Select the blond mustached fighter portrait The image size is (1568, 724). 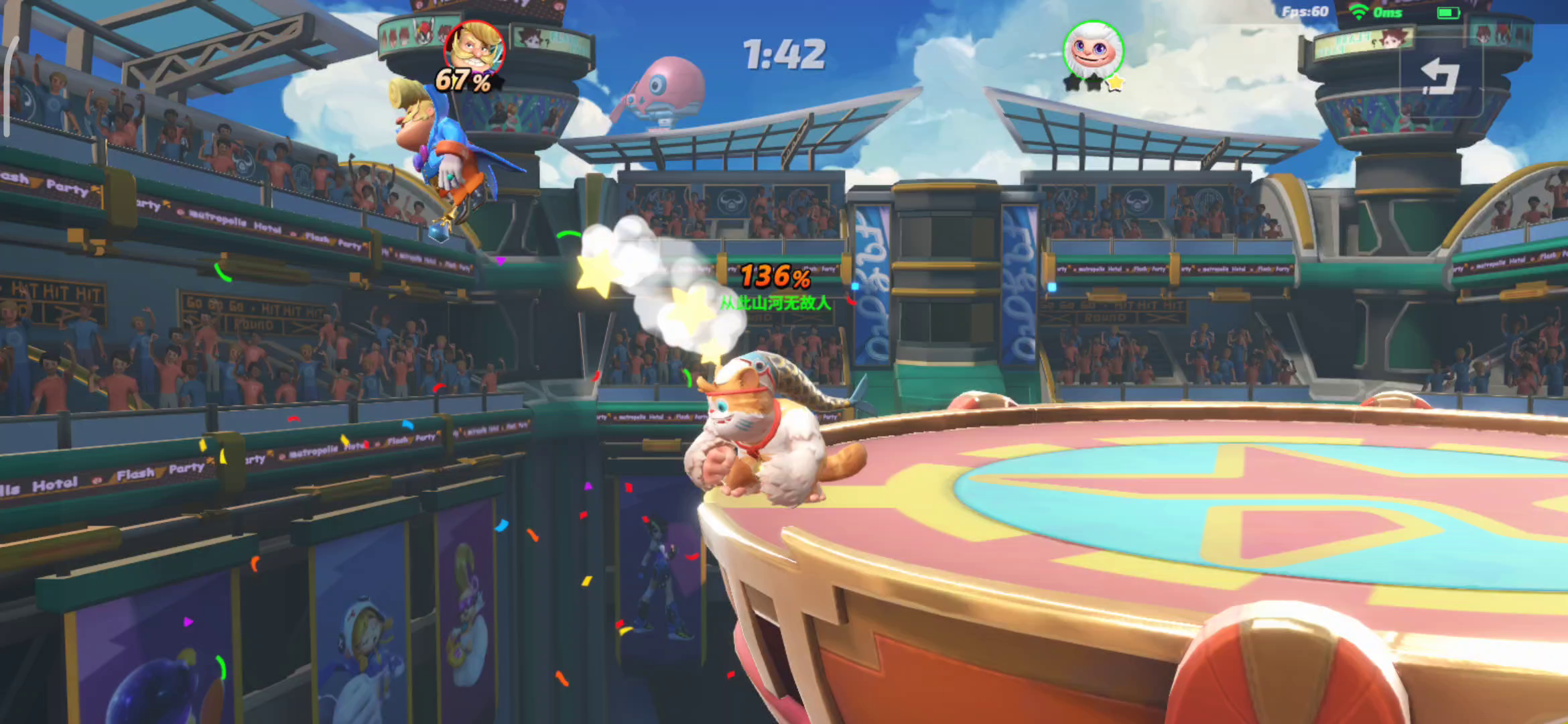(x=474, y=50)
